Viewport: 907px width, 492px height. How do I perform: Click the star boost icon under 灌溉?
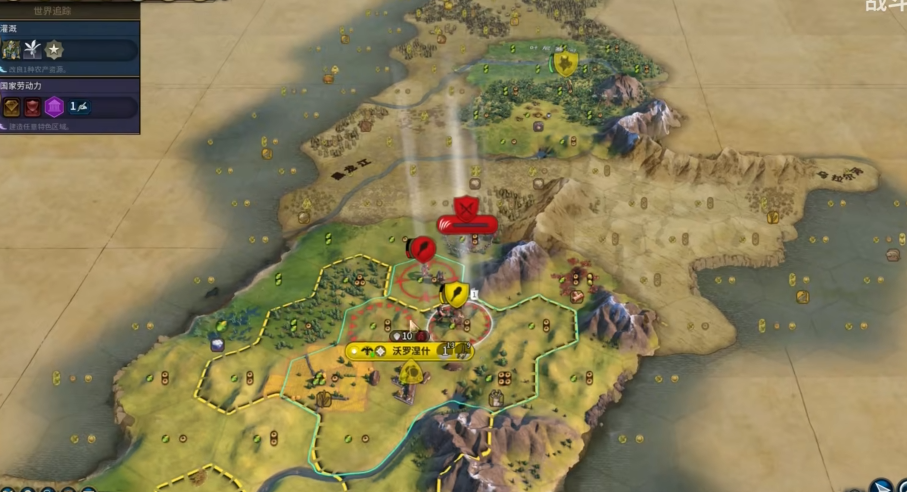53,49
